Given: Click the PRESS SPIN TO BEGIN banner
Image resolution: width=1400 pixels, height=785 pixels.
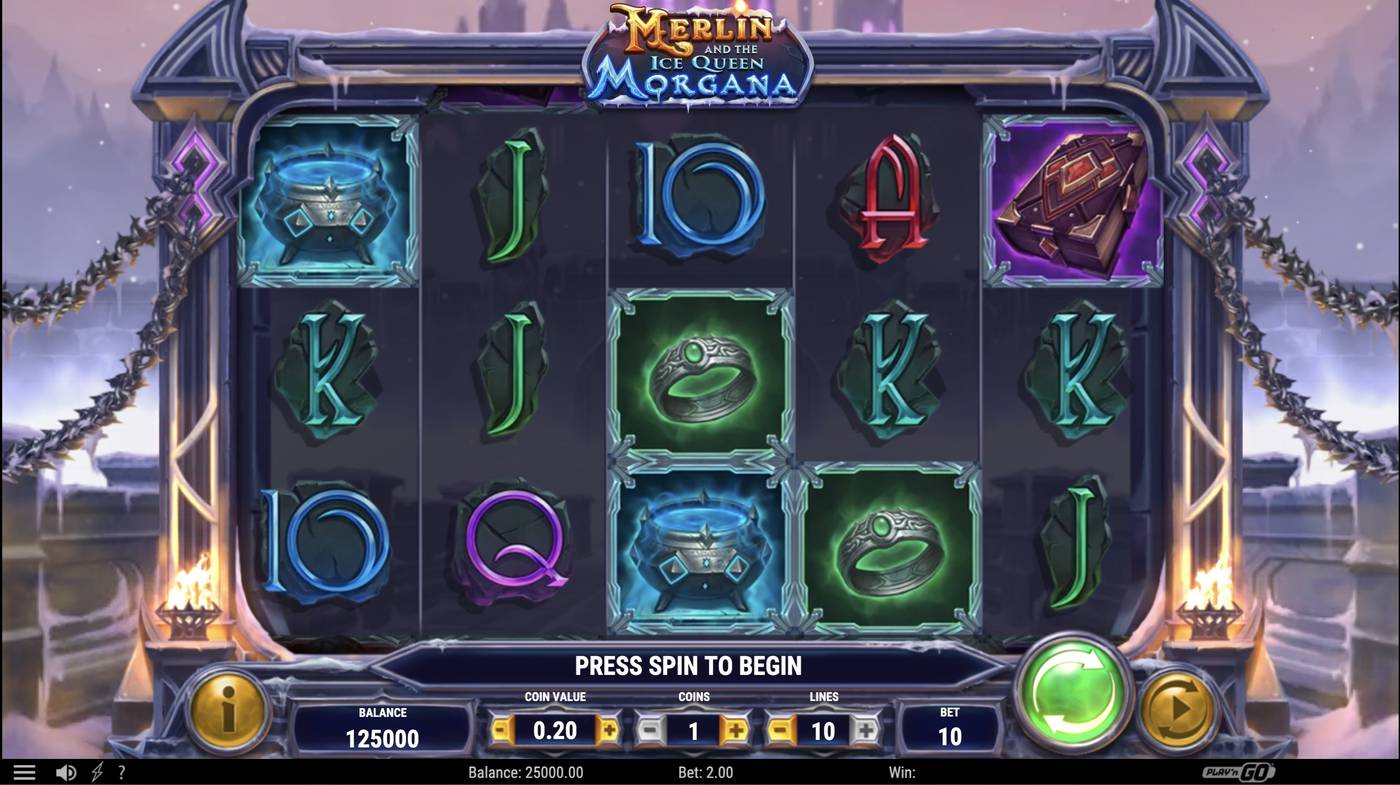Looking at the screenshot, I should point(688,664).
